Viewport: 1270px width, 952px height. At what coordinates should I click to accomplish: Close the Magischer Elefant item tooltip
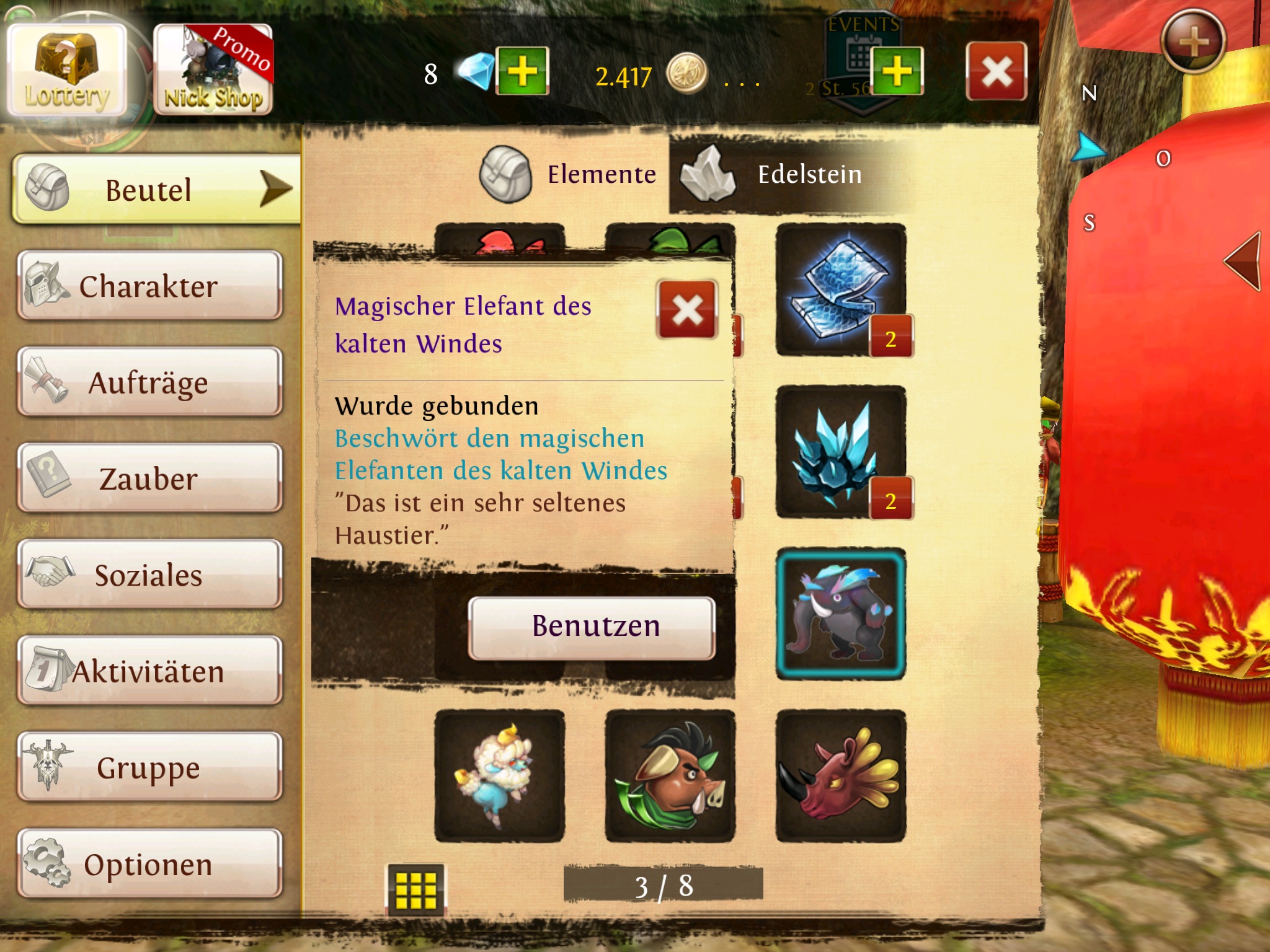pos(687,309)
